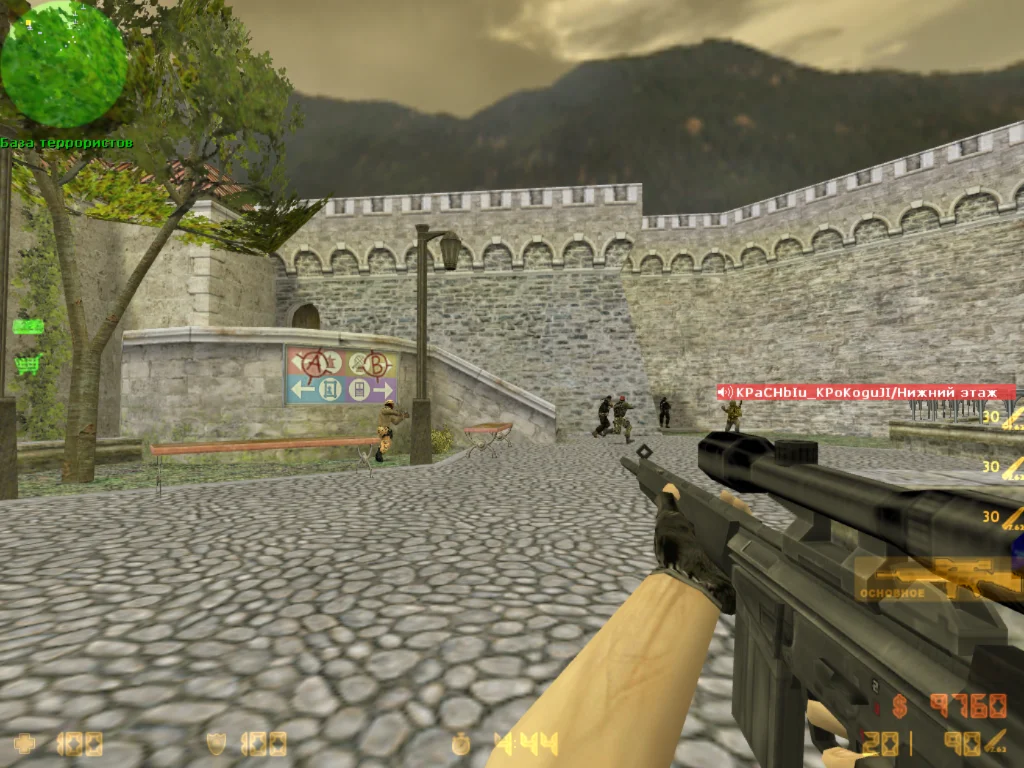Click the green rectangular status icon above the cart
Image resolution: width=1024 pixels, height=768 pixels.
(27, 326)
